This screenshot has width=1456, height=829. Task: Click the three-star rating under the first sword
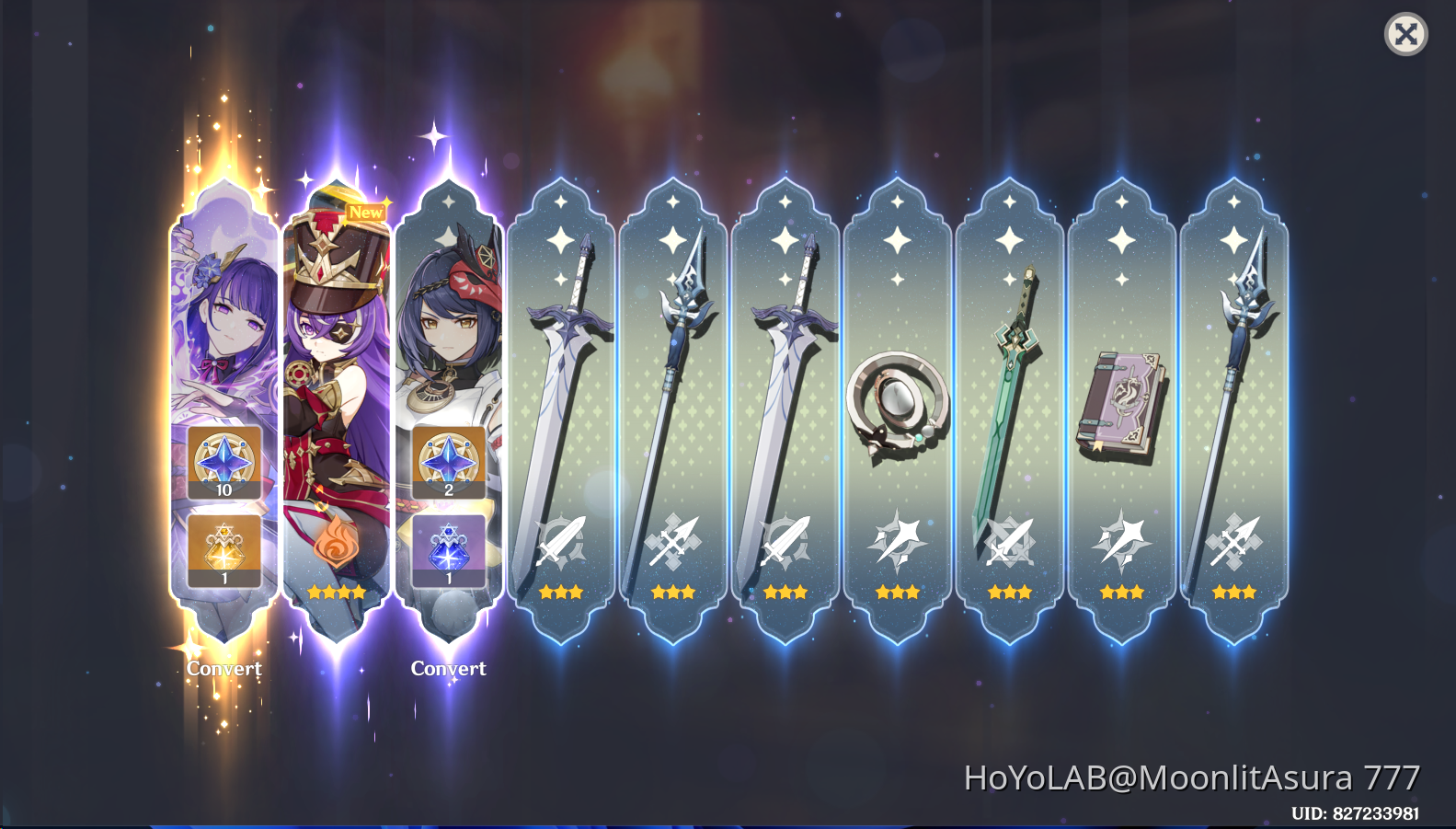560,592
